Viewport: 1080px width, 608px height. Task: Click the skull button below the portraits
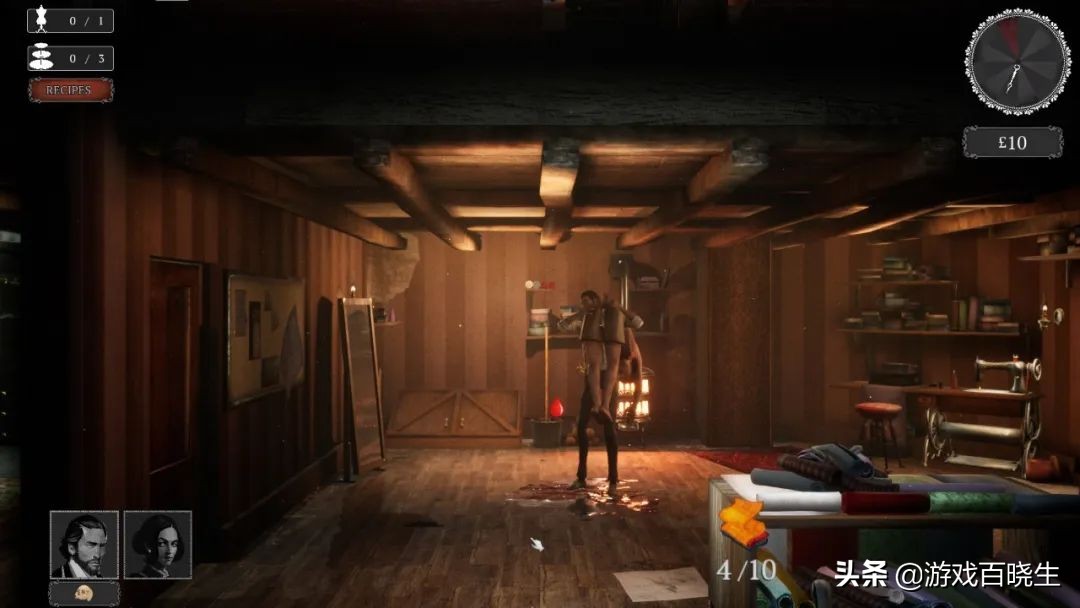pos(84,592)
